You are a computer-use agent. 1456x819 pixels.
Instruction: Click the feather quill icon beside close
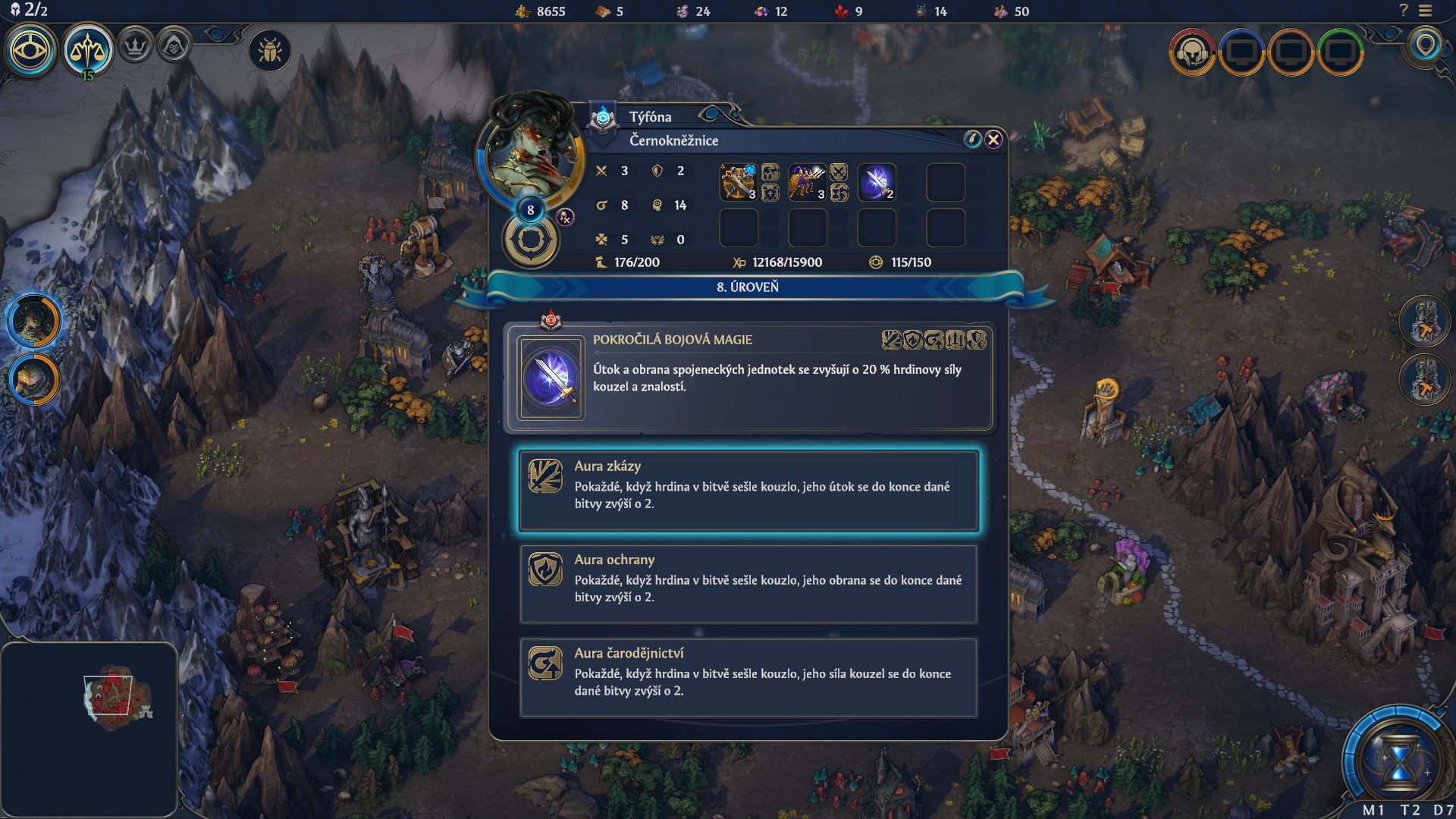click(972, 139)
